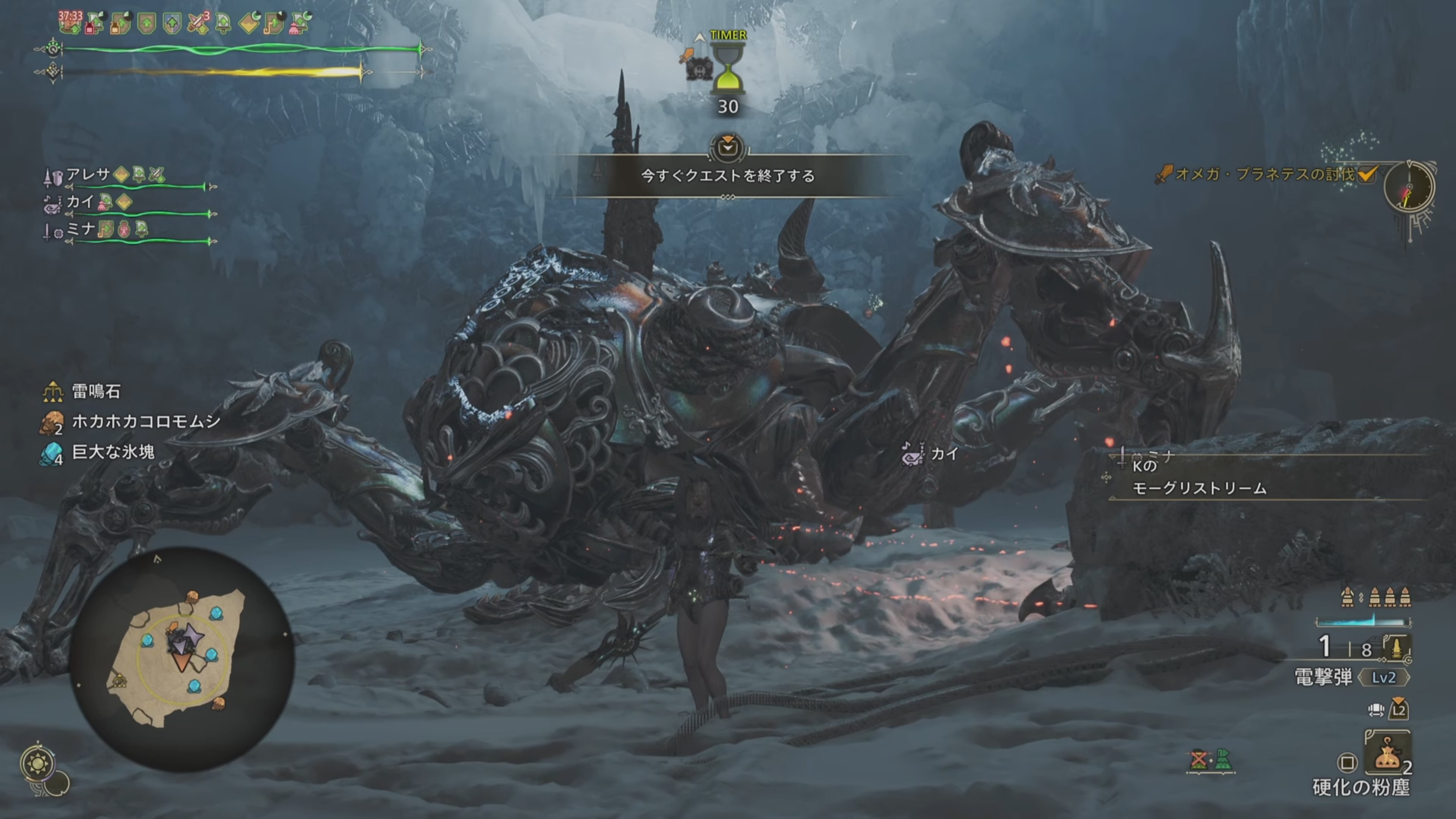
Task: Click the 巨大な氷塊 item entry
Action: [113, 452]
